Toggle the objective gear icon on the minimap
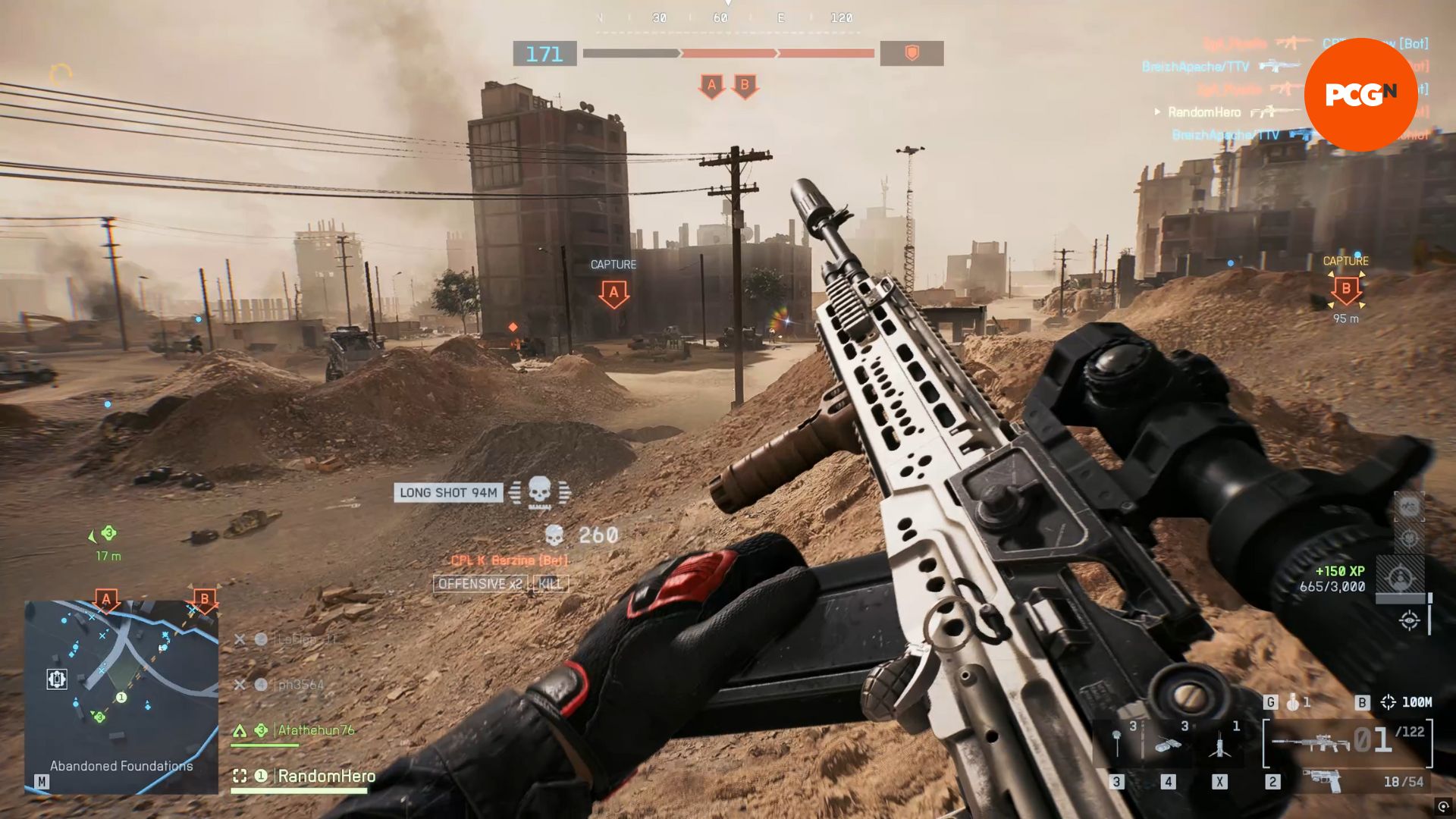This screenshot has height=819, width=1456. [x=58, y=679]
